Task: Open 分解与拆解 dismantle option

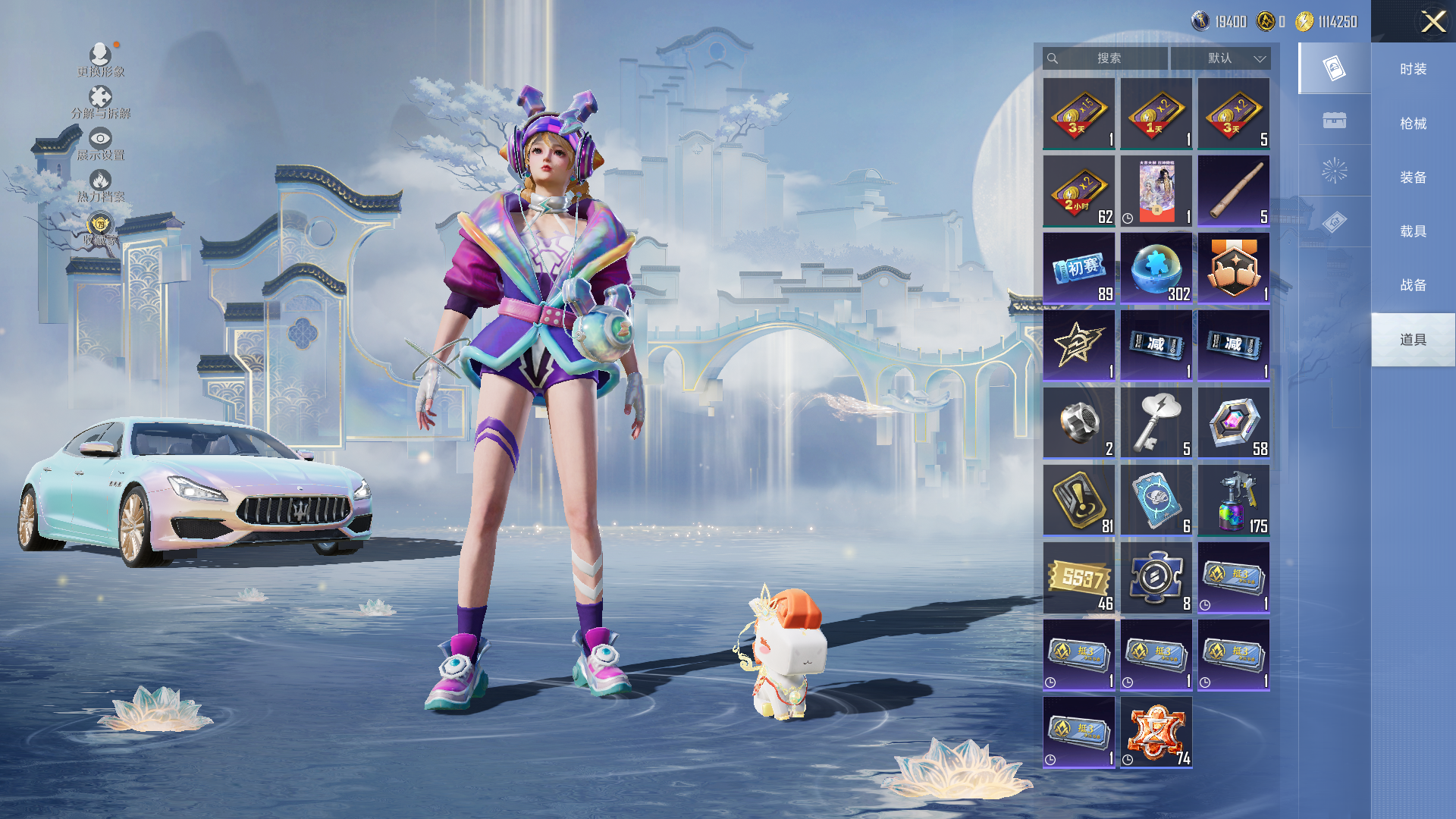Action: [100, 102]
